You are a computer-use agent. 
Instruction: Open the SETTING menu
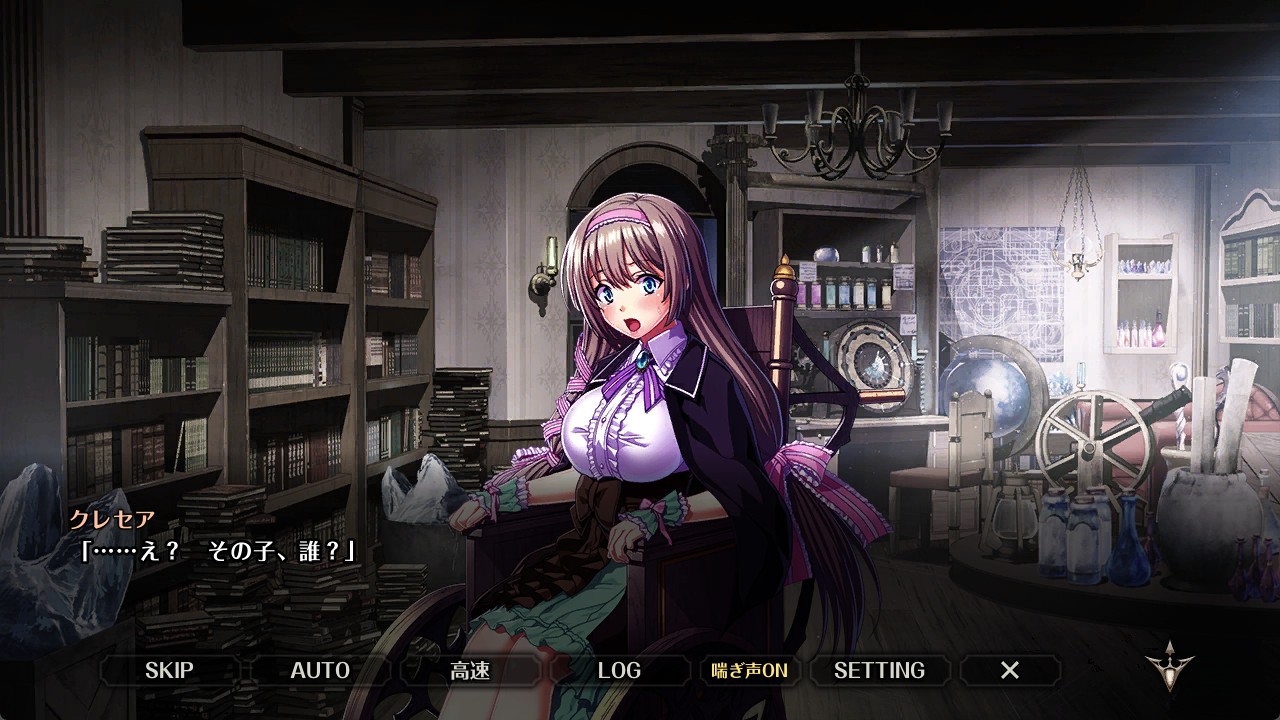pyautogui.click(x=879, y=670)
